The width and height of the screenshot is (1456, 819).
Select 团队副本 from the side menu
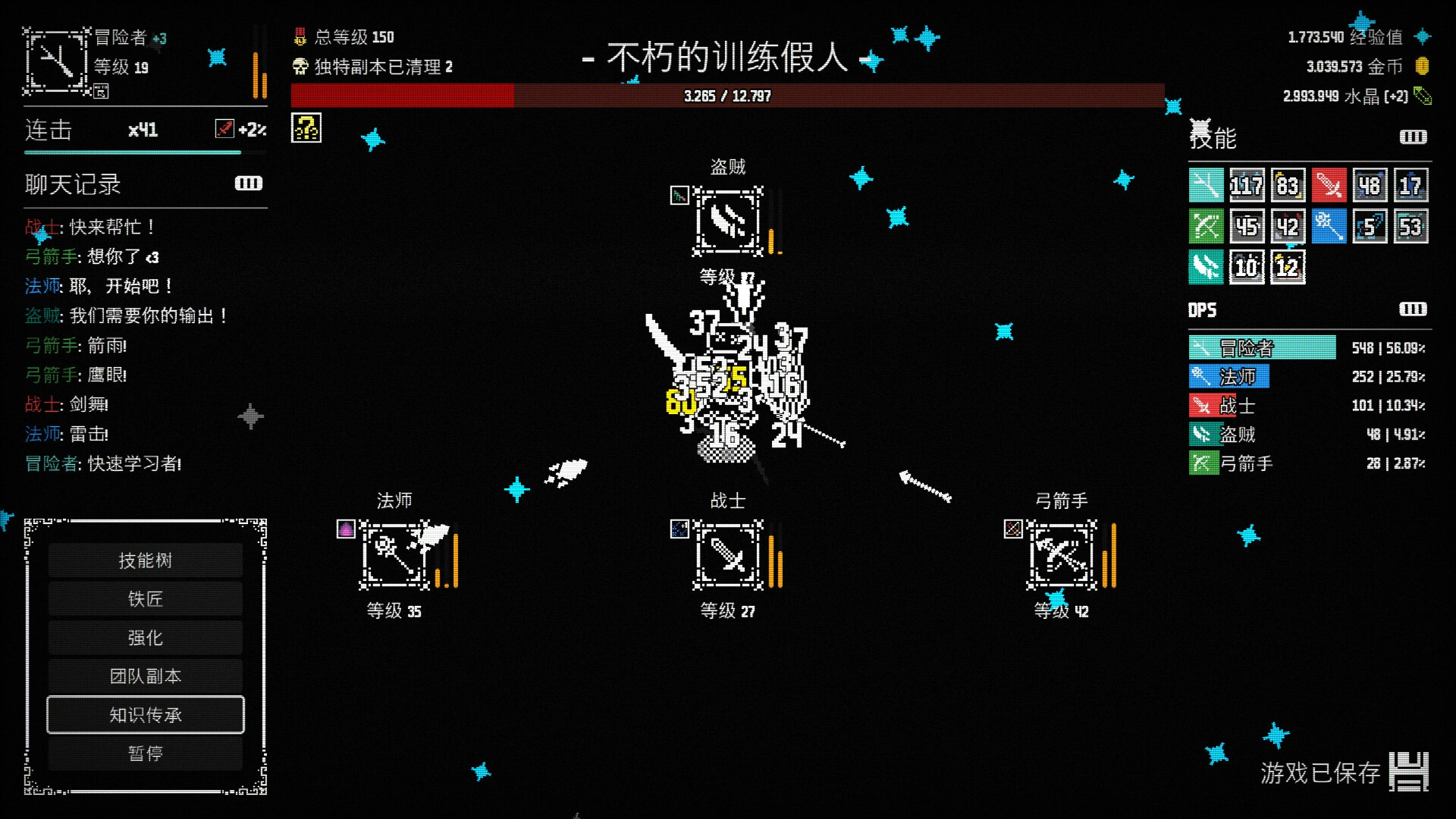coord(145,676)
